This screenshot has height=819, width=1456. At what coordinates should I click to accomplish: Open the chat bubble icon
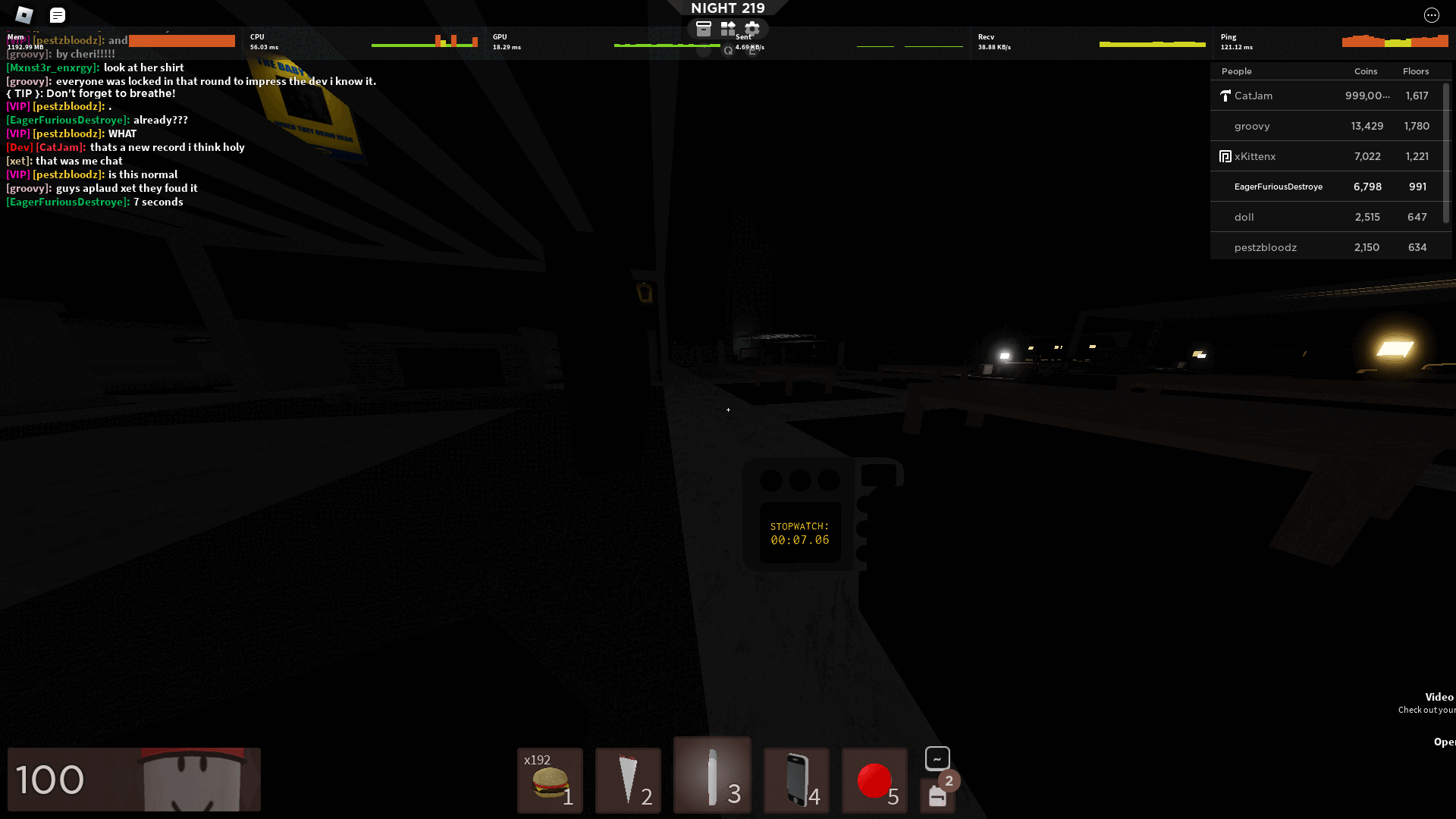coord(57,14)
